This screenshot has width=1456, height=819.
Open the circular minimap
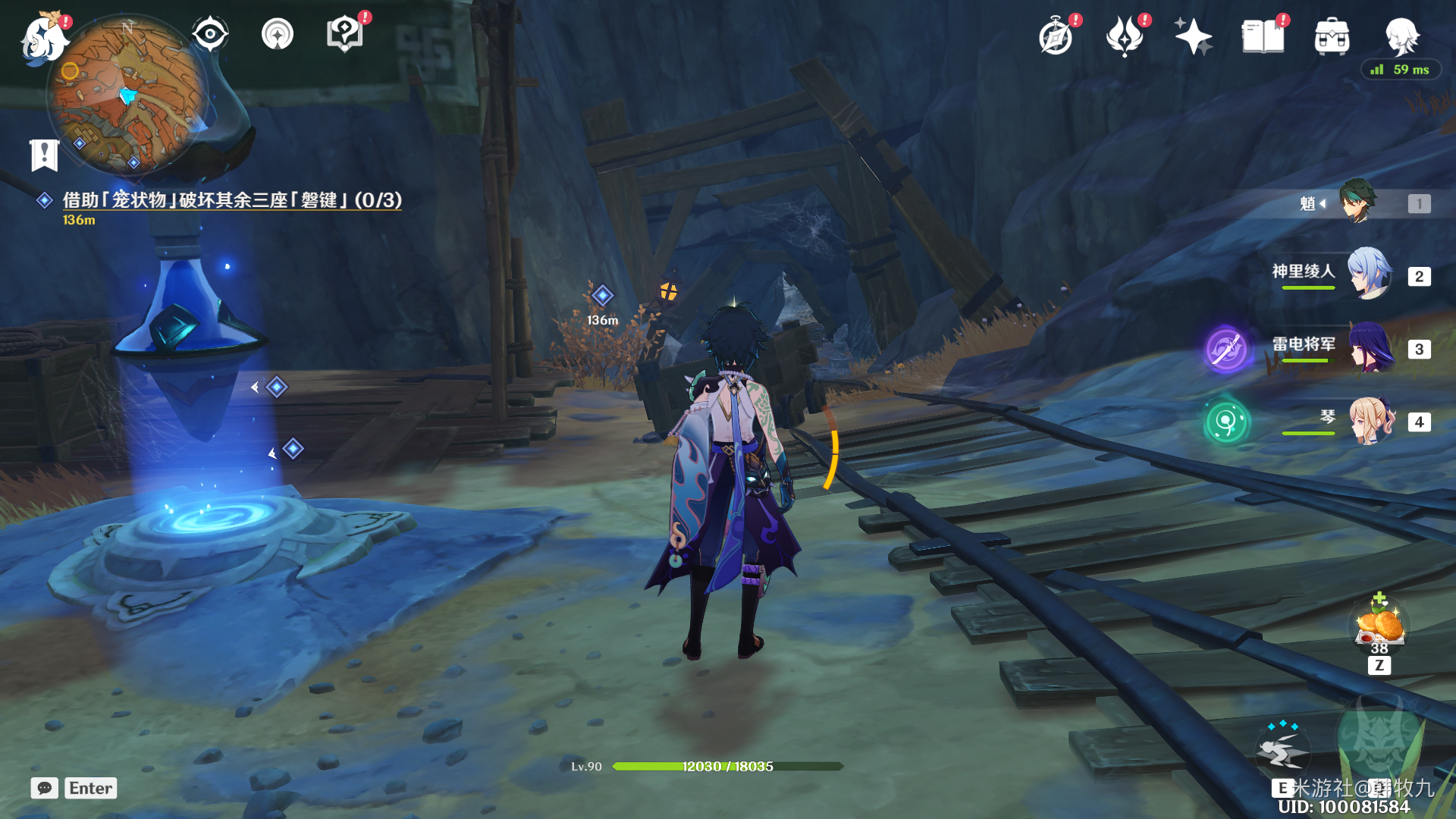[x=127, y=95]
